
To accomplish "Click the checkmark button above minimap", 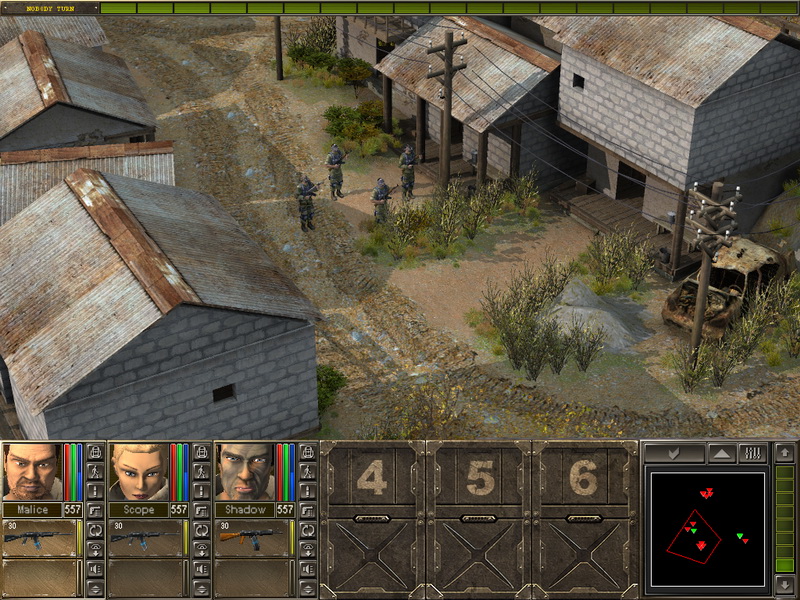I will point(674,453).
